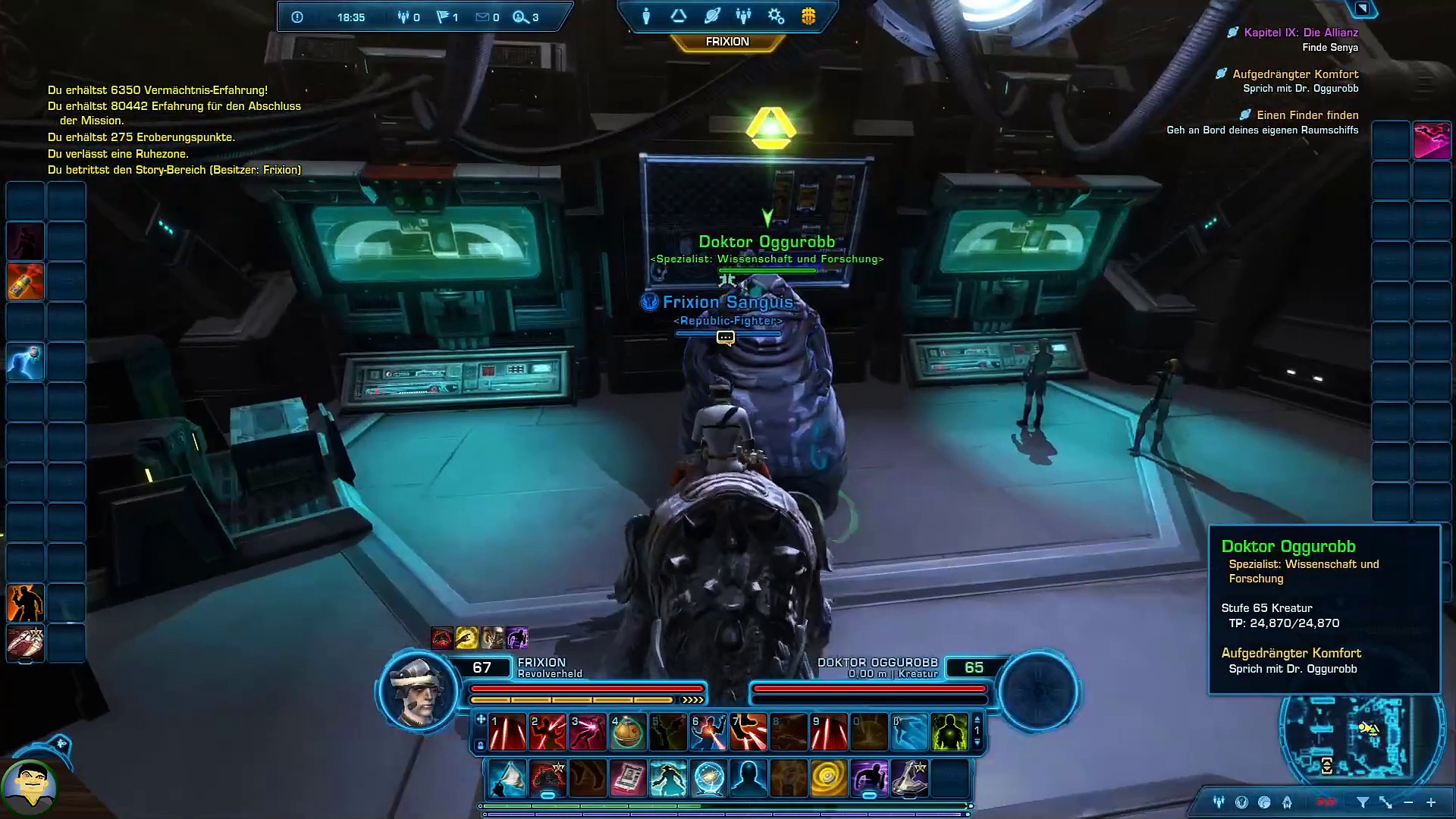Select the Aufgedrängter Komfort mission tracker entry
The image size is (1456, 819).
[1294, 74]
